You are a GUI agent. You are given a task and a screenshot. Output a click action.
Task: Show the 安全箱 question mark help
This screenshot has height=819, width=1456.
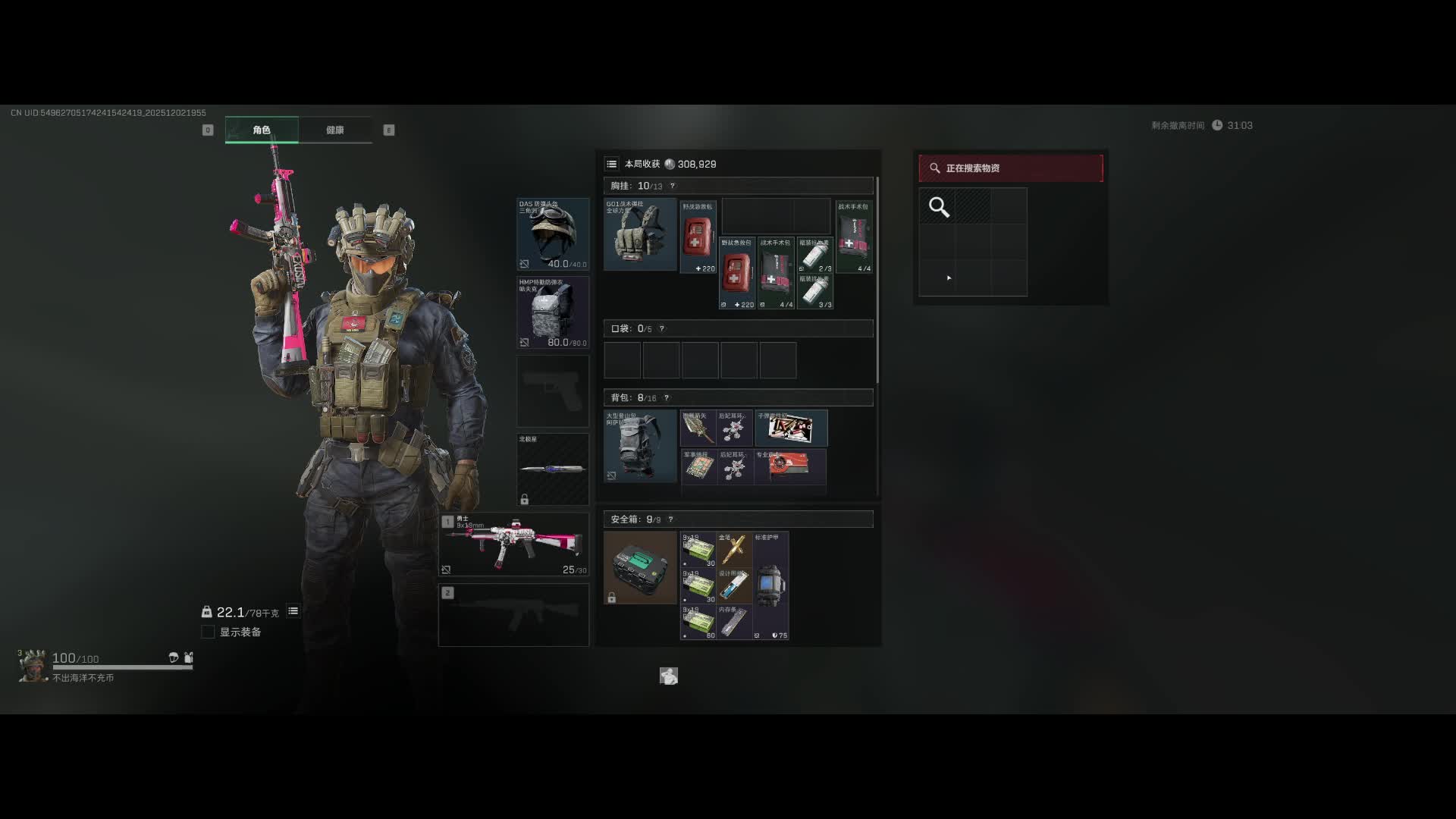point(670,519)
